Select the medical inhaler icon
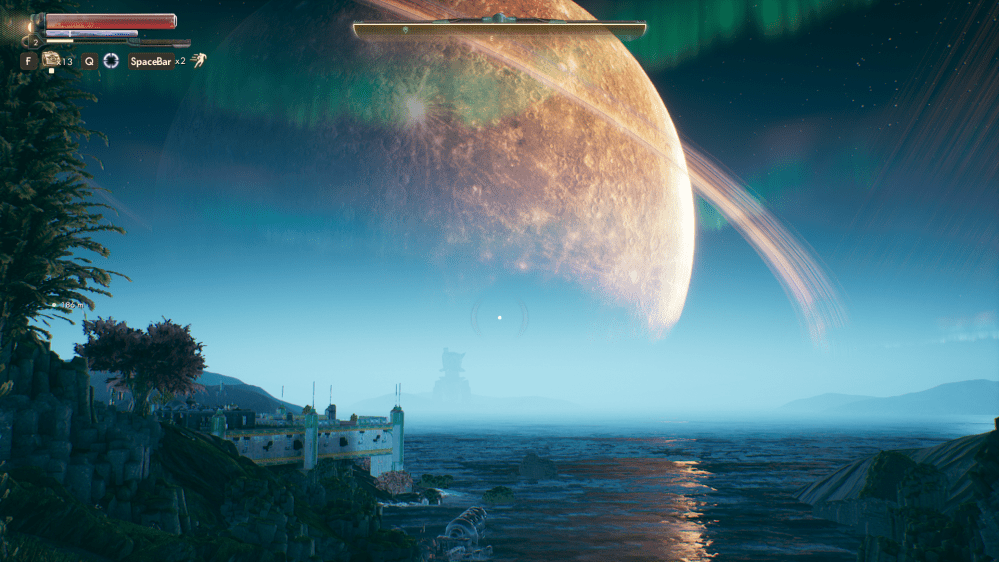 point(50,60)
